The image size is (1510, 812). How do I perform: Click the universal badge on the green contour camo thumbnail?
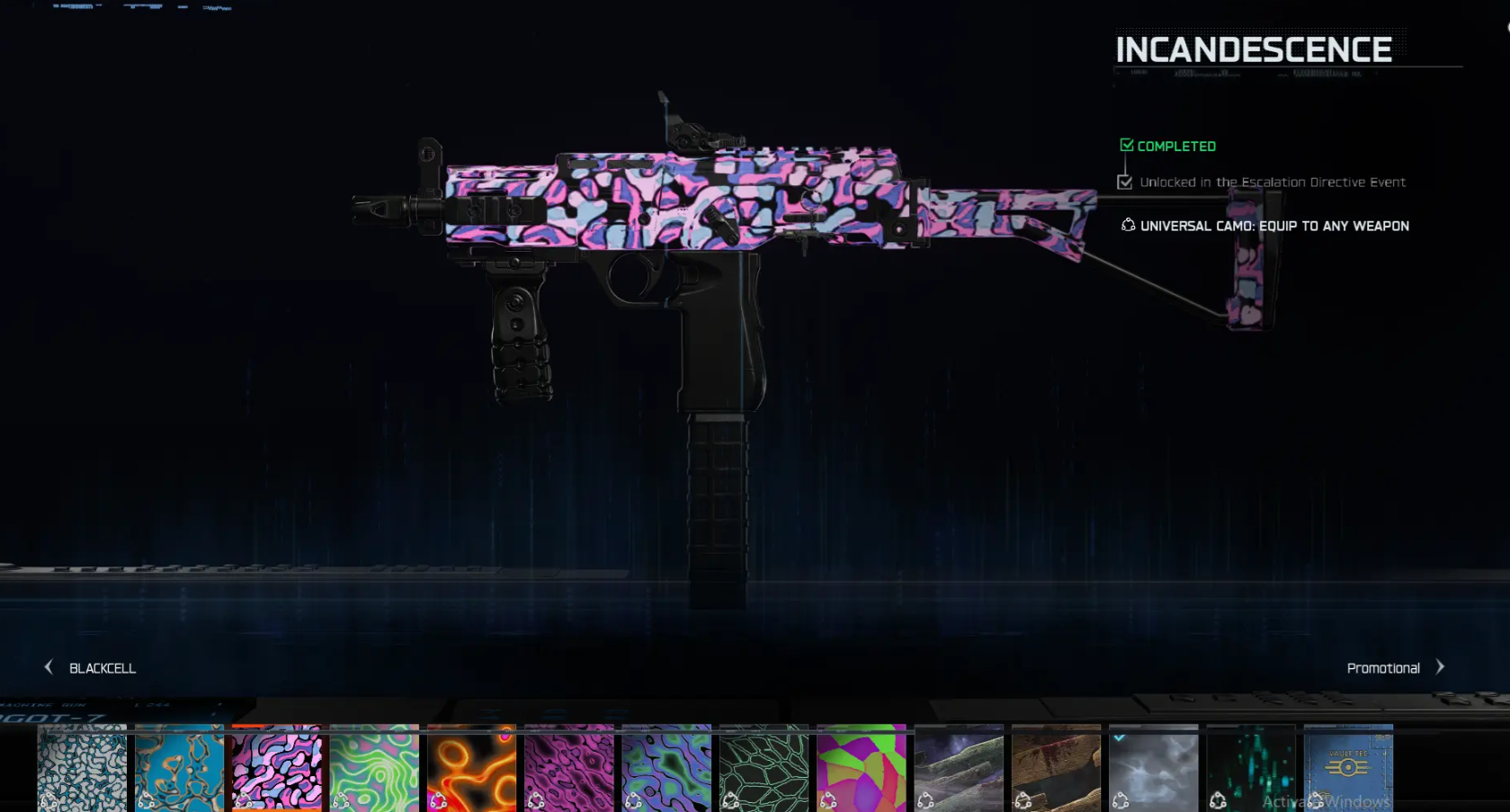(342, 800)
